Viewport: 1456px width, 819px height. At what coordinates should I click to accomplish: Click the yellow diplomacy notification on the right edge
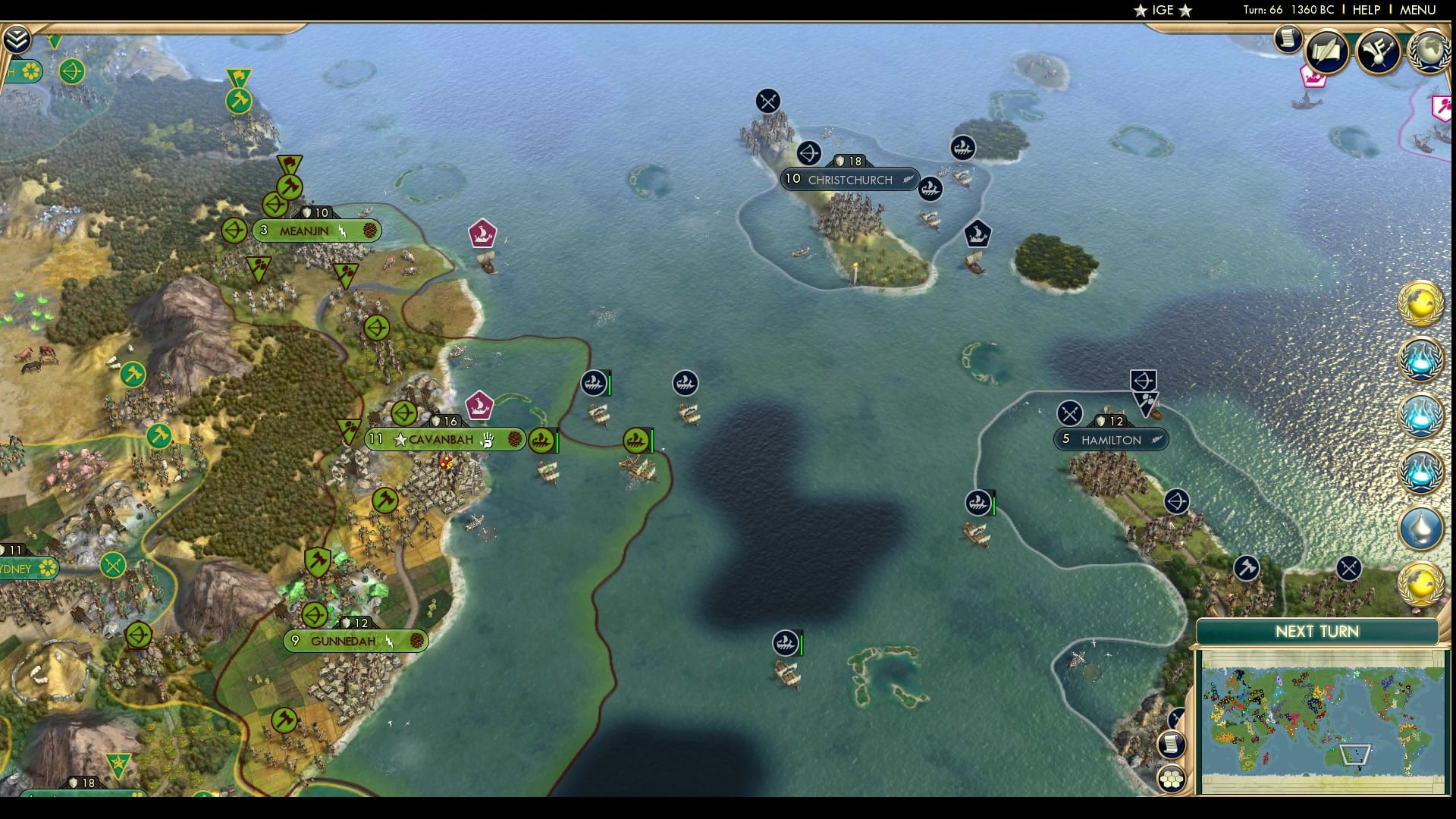point(1419,306)
